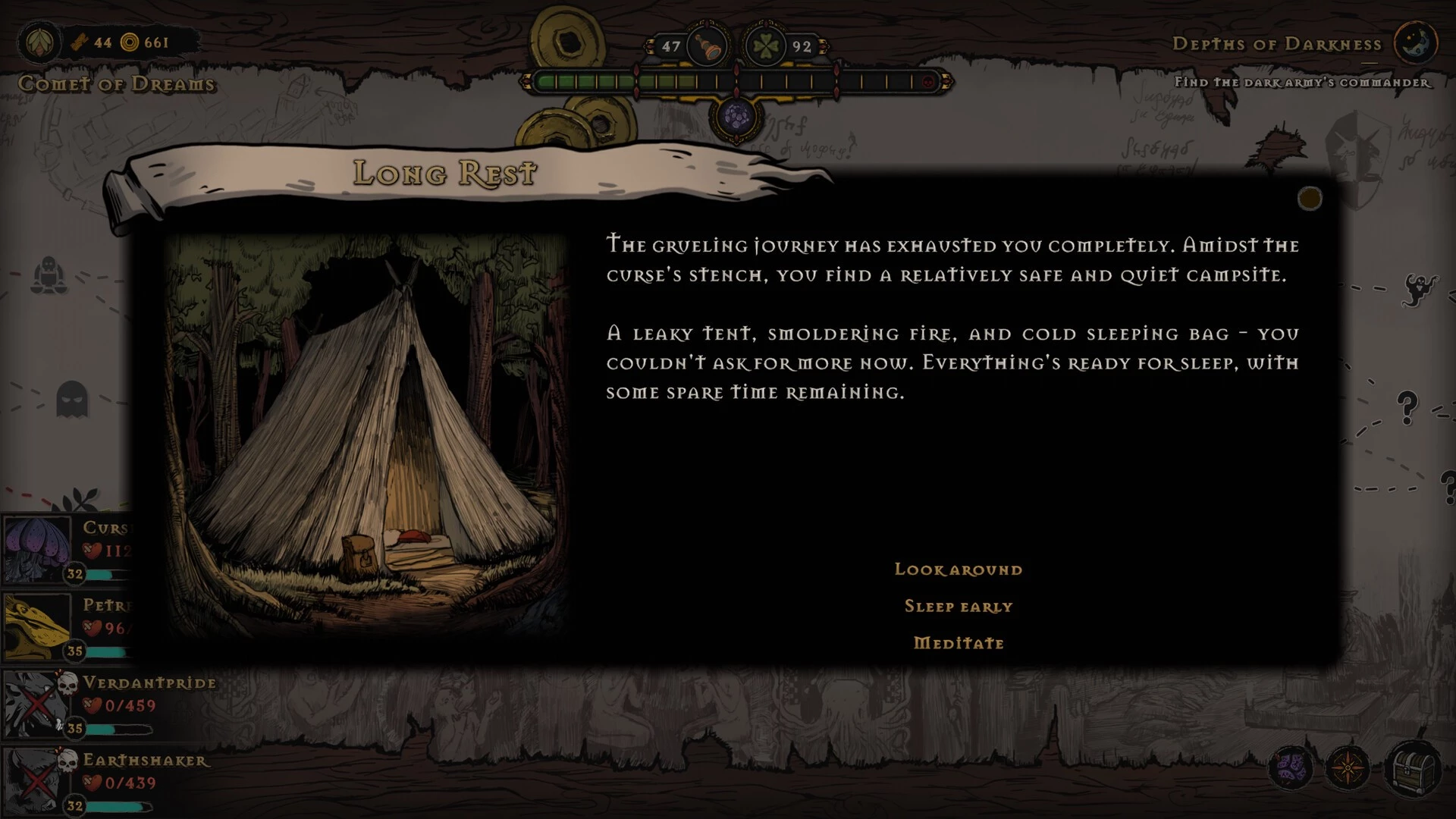
Task: Pick the Meditate choice
Action: coord(958,643)
